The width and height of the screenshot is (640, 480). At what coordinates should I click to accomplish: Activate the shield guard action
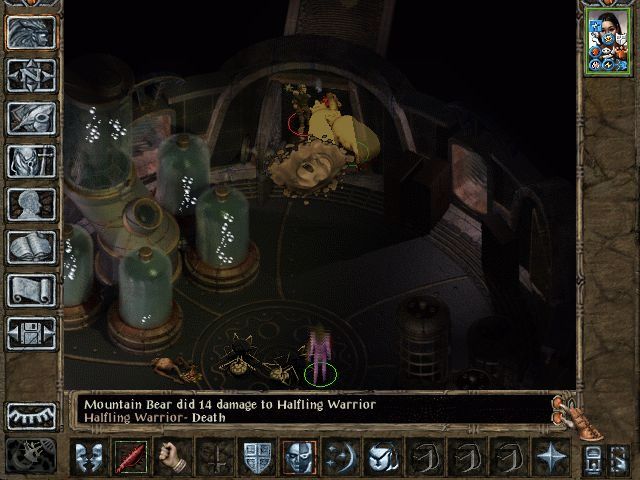[256, 456]
